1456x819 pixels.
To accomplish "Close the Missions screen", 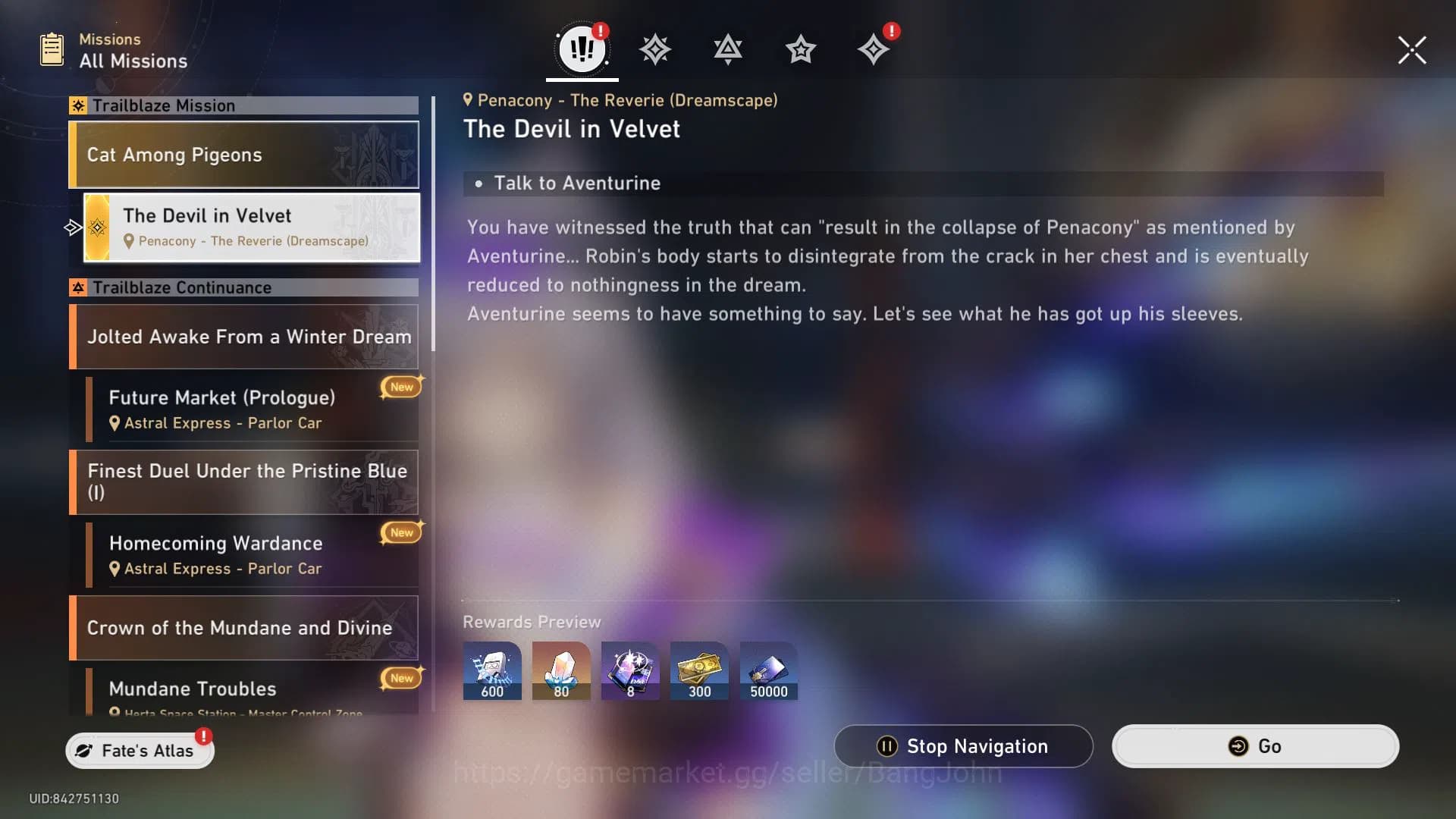I will click(1412, 50).
